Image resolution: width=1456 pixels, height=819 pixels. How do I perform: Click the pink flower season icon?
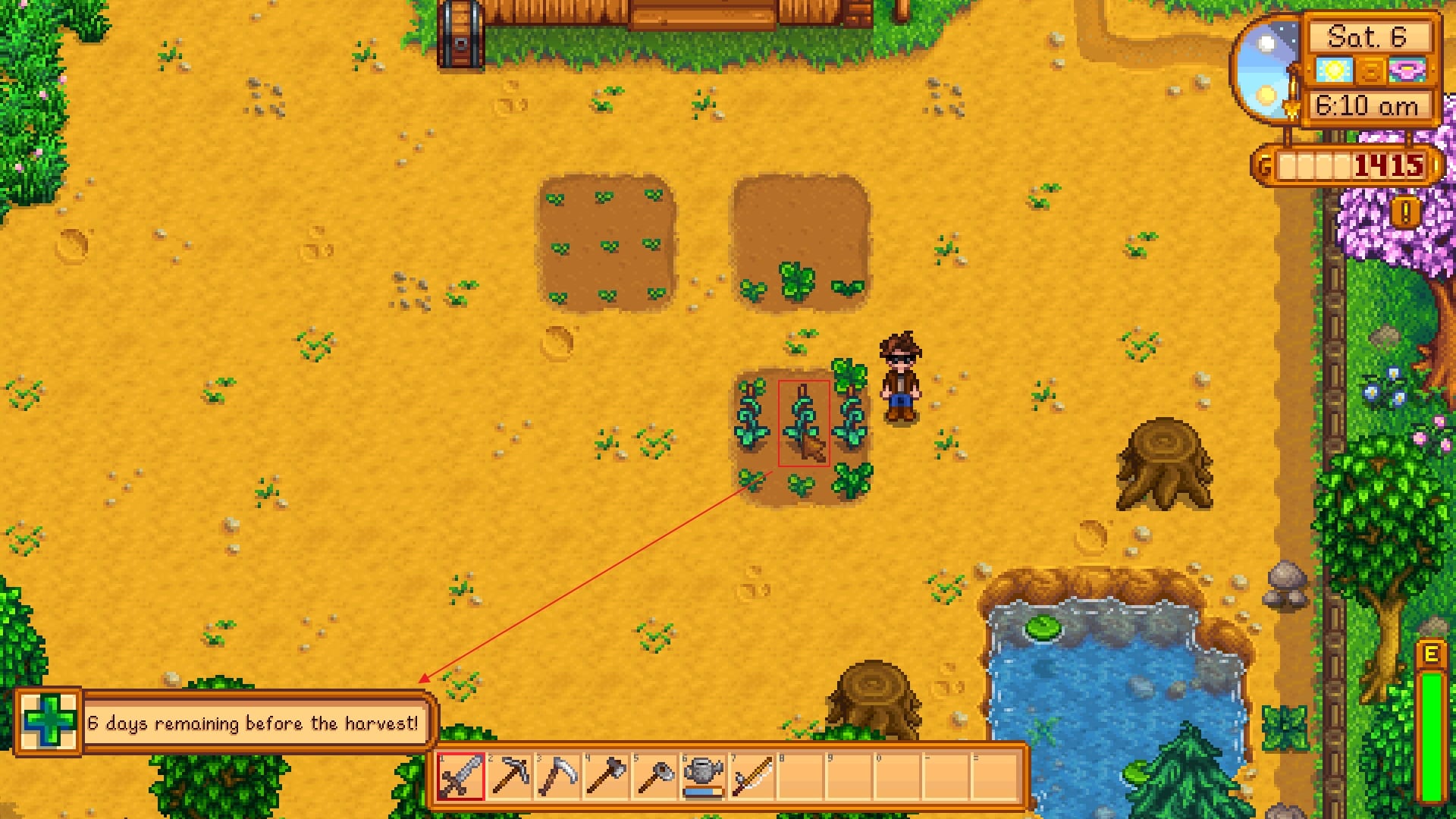click(x=1407, y=68)
